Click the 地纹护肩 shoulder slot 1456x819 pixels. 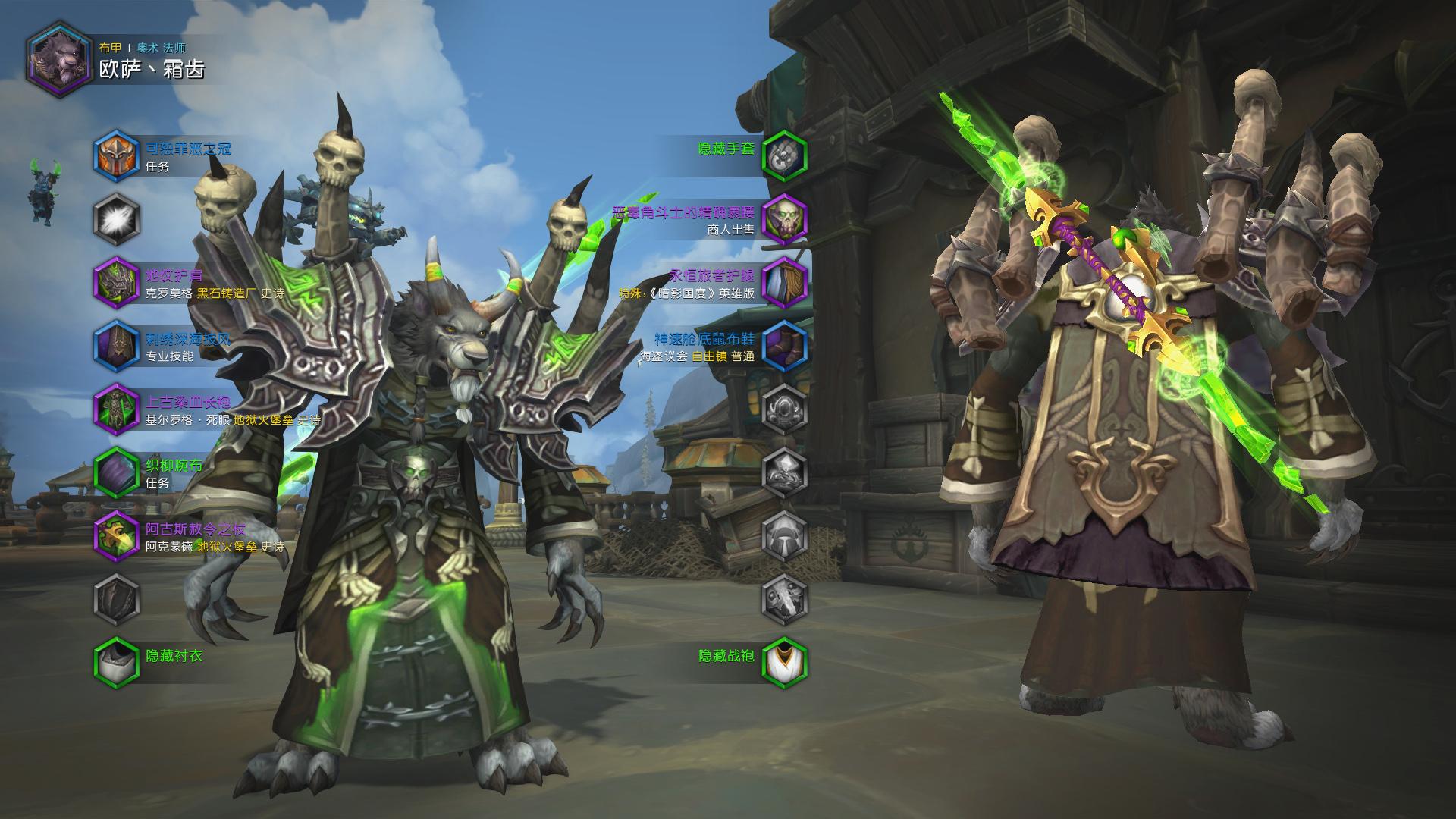[x=117, y=283]
